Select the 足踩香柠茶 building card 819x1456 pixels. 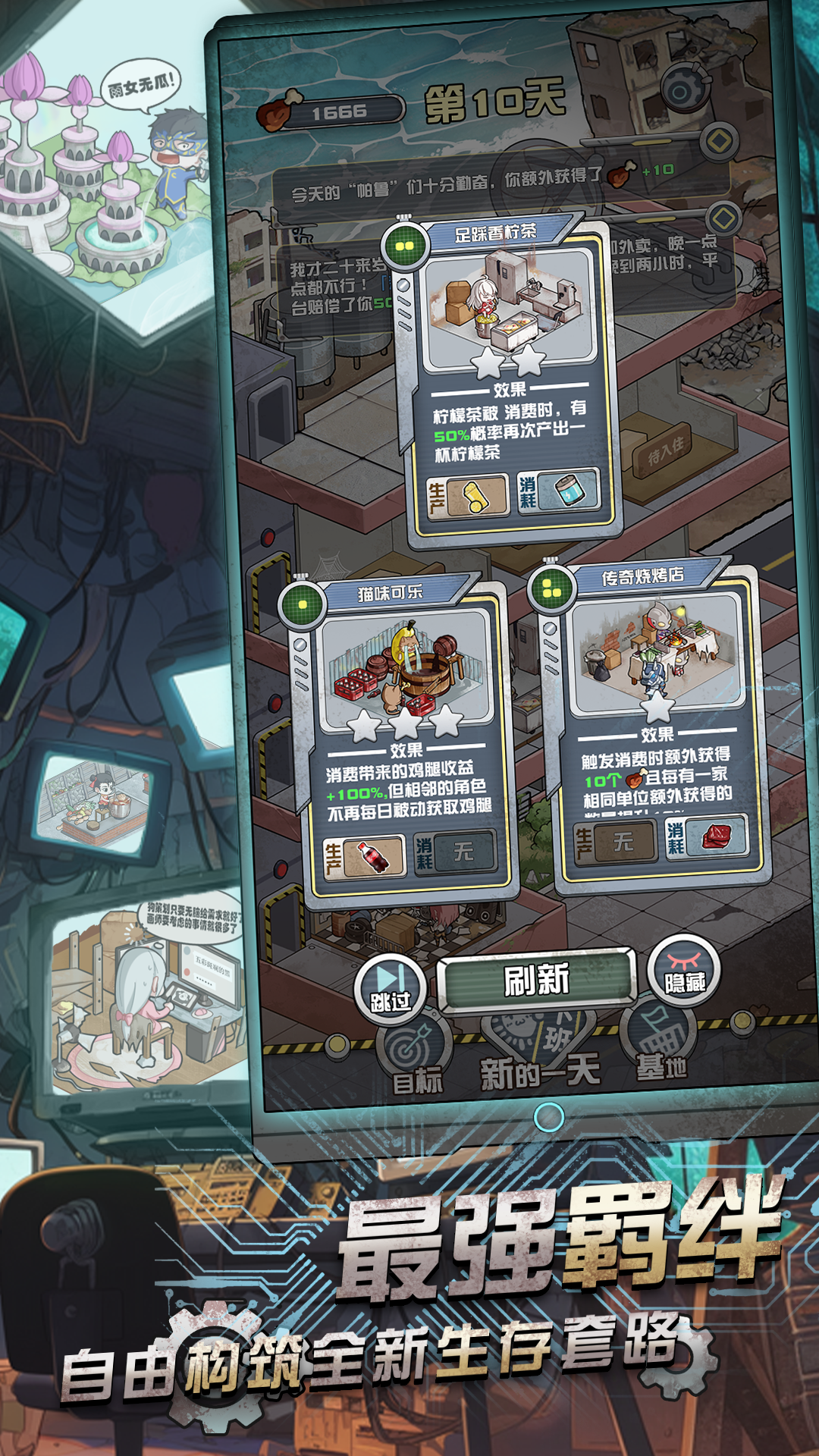[510, 379]
